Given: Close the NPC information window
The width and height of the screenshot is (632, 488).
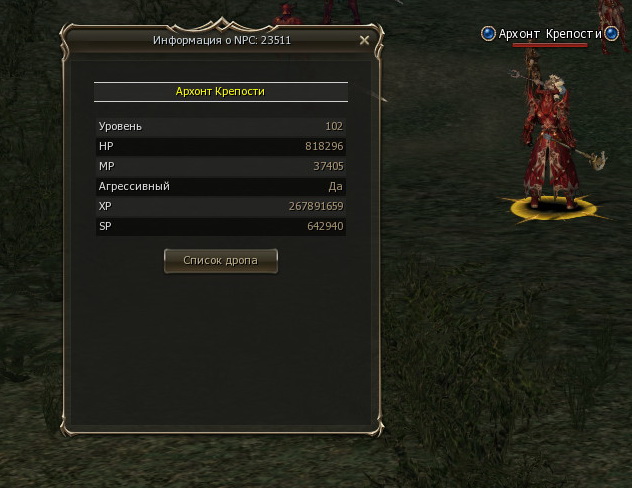Looking at the screenshot, I should (x=364, y=40).
